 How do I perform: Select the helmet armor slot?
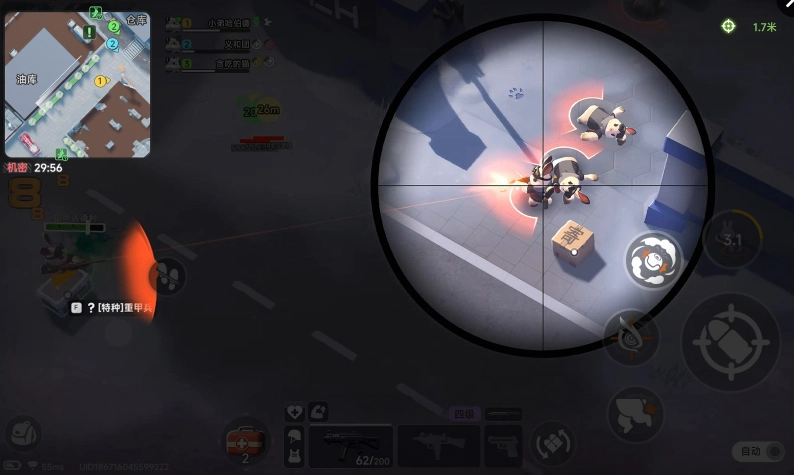(295, 435)
